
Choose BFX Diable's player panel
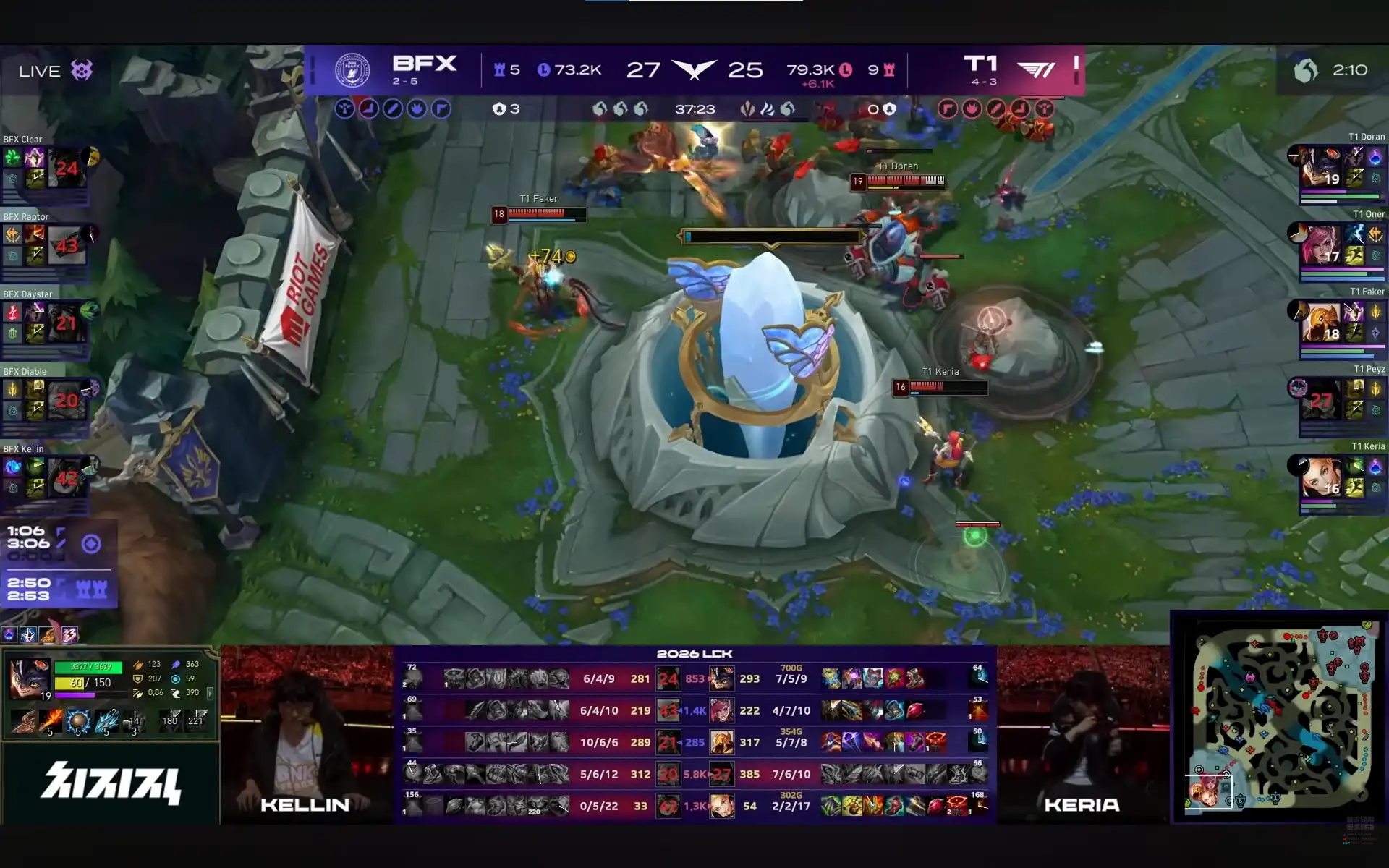click(x=45, y=400)
